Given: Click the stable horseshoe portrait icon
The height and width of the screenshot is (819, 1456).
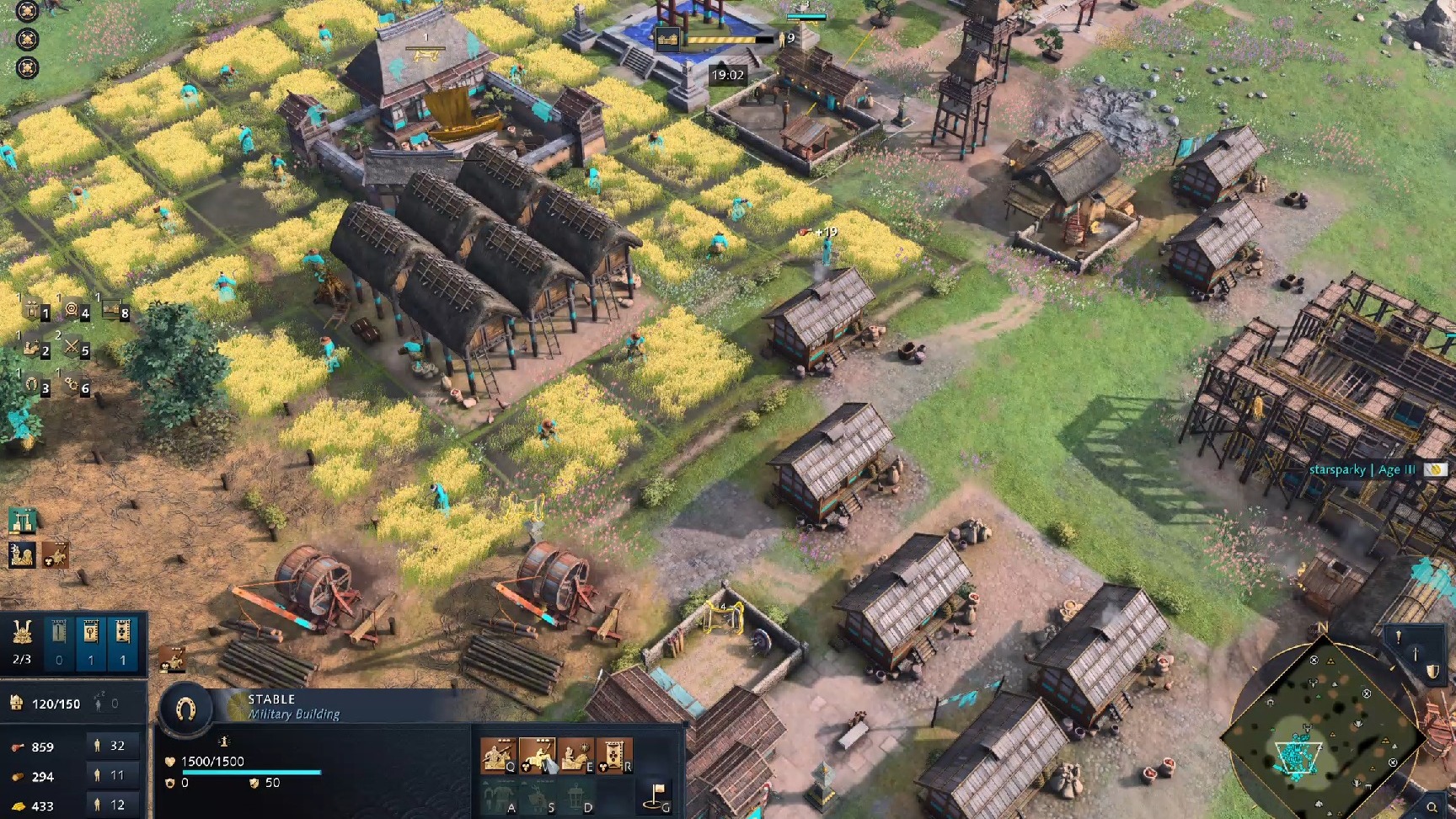Looking at the screenshot, I should (186, 710).
